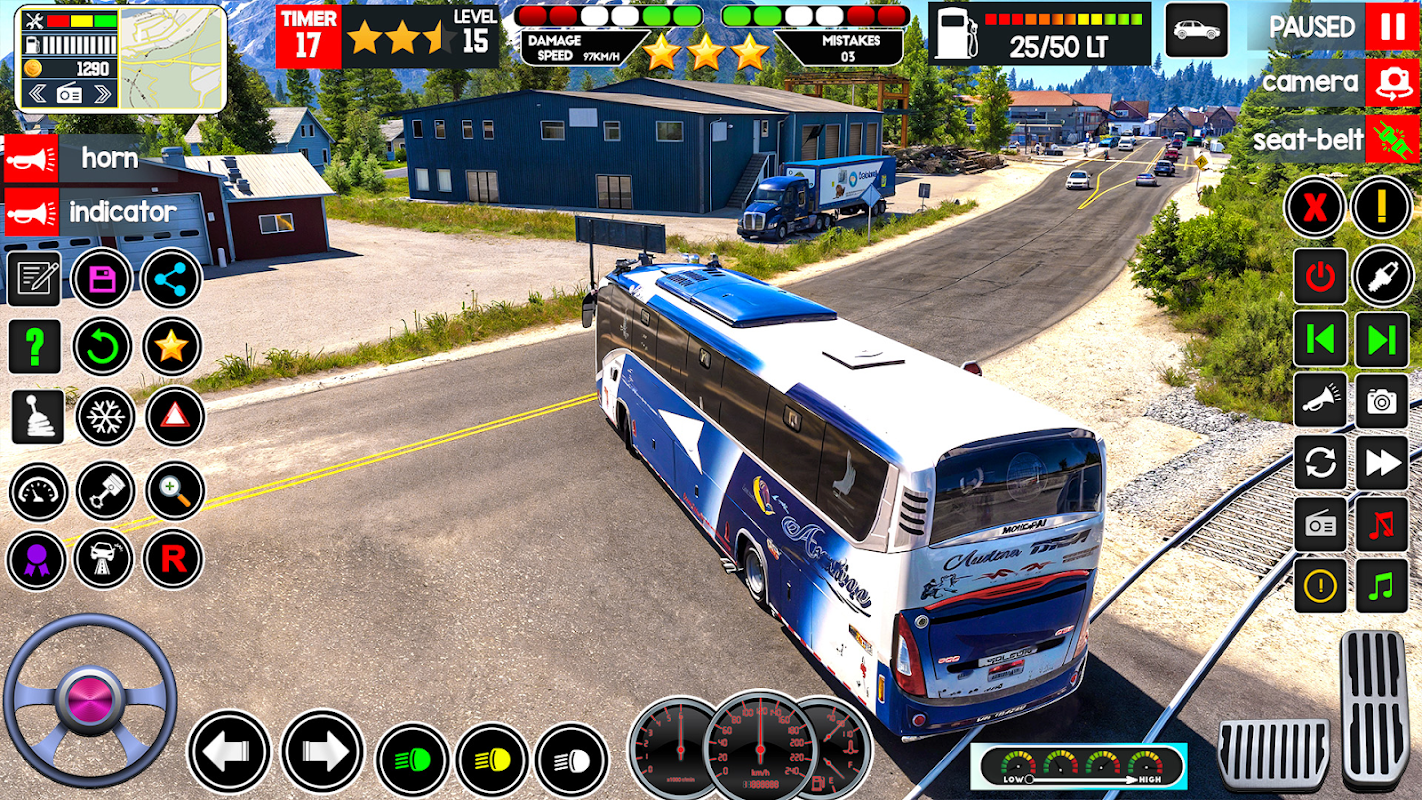
Task: Steer using the left arrow button
Action: 229,751
